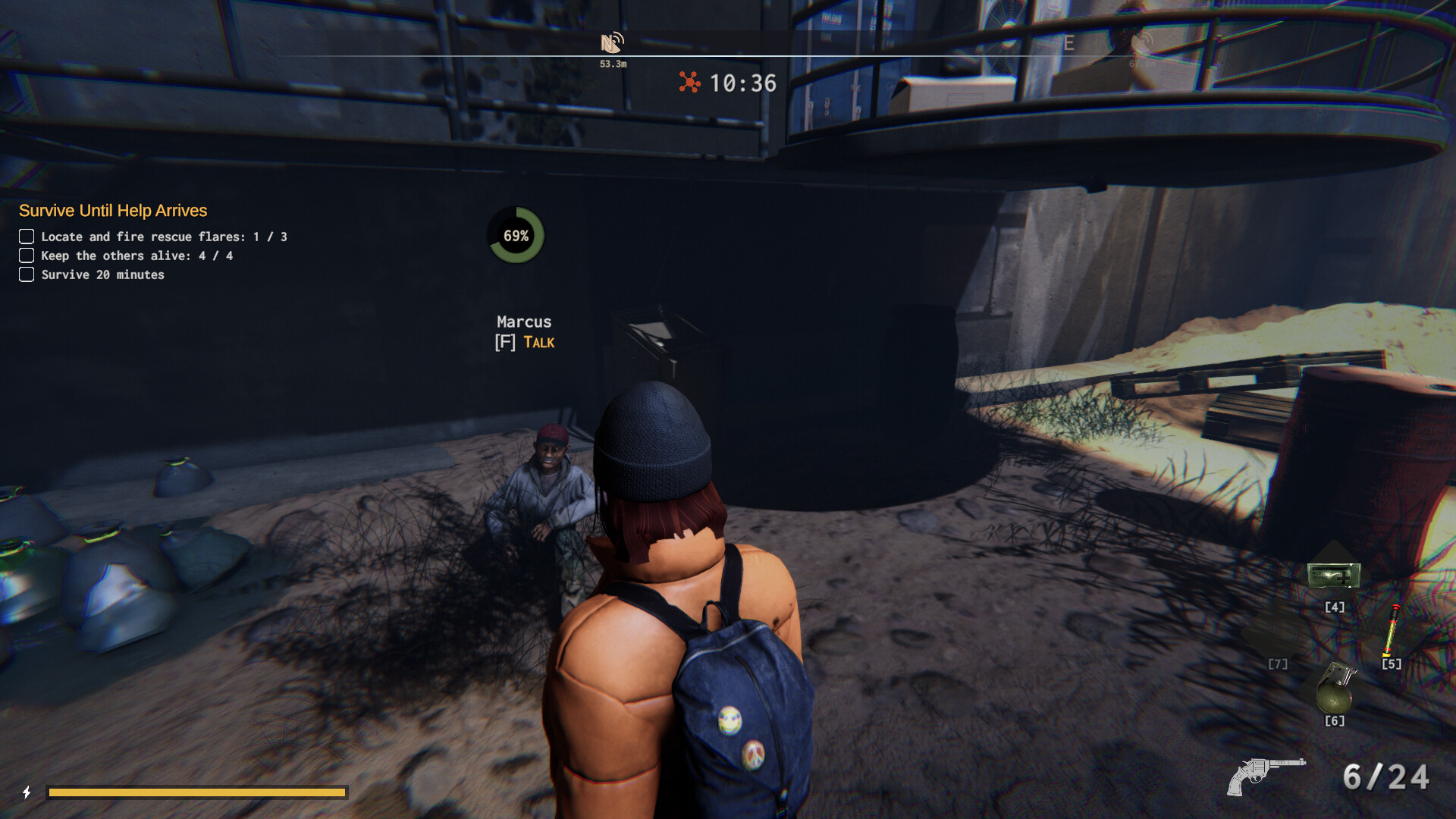Screen dimensions: 1456x819
Task: Click the red infection icon beside the timer
Action: pos(689,82)
